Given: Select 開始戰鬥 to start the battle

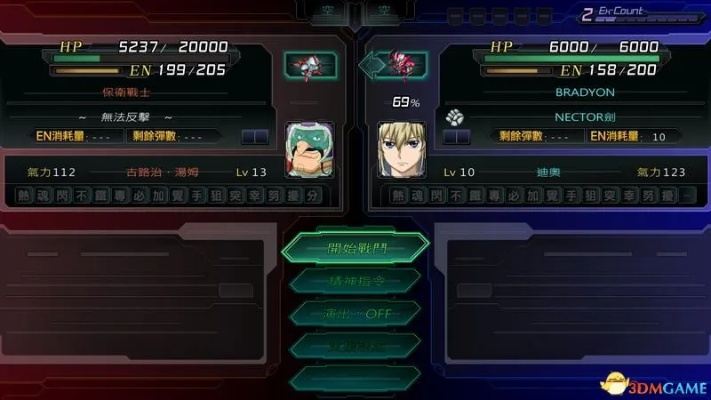Looking at the screenshot, I should (x=354, y=247).
